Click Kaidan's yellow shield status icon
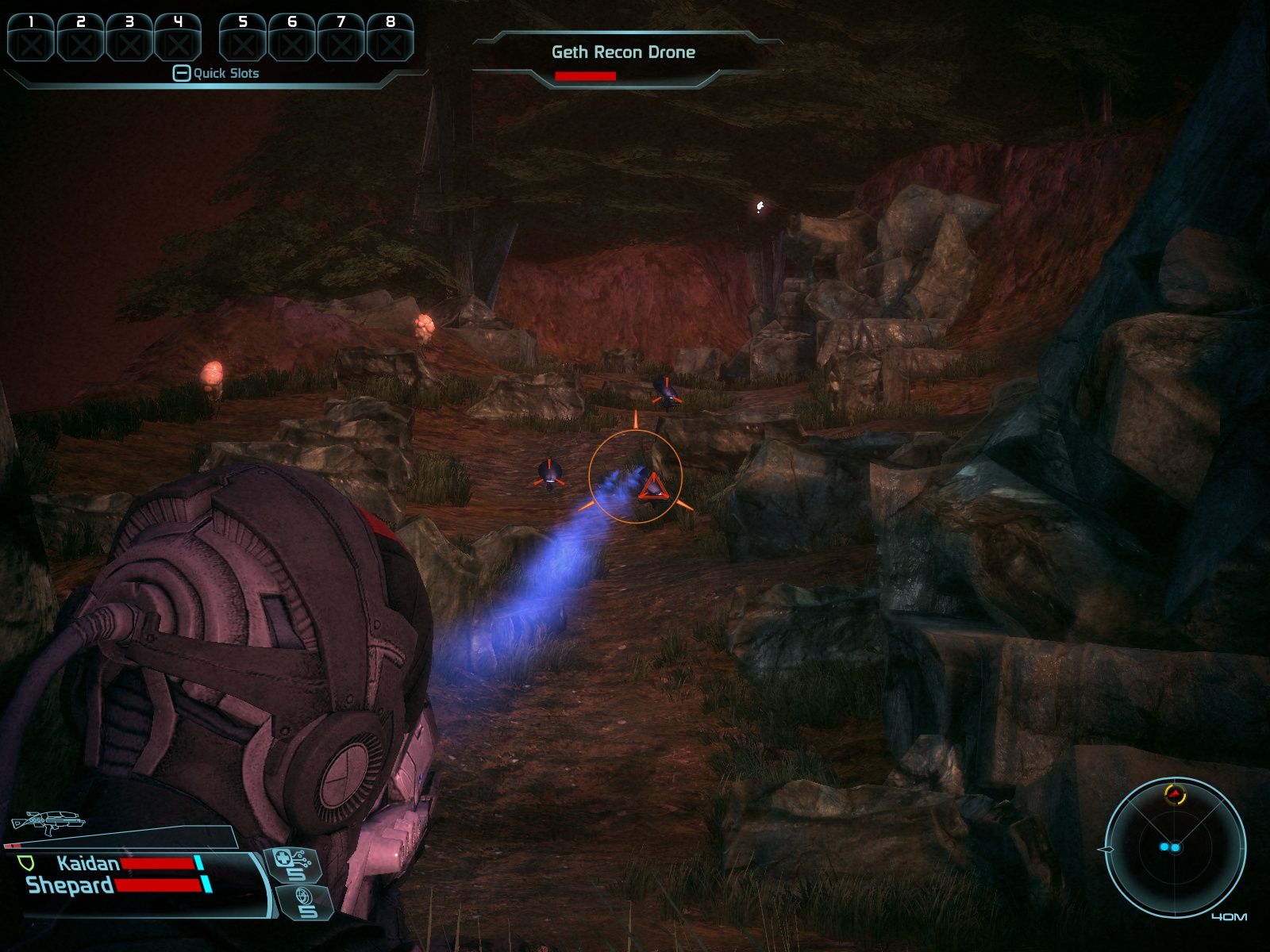 (25, 862)
